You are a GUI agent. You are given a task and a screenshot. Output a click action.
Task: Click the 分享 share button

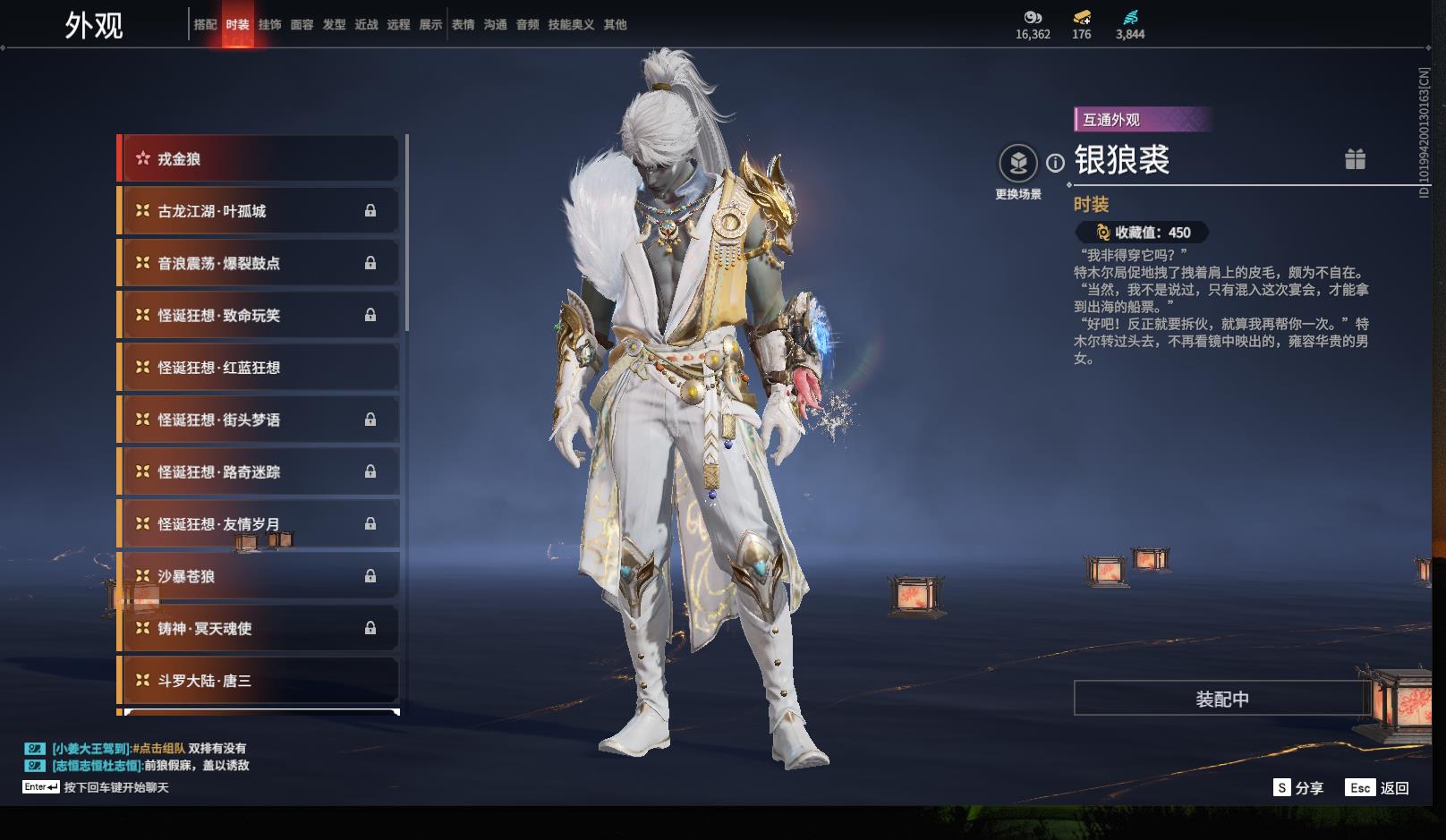(x=1298, y=787)
